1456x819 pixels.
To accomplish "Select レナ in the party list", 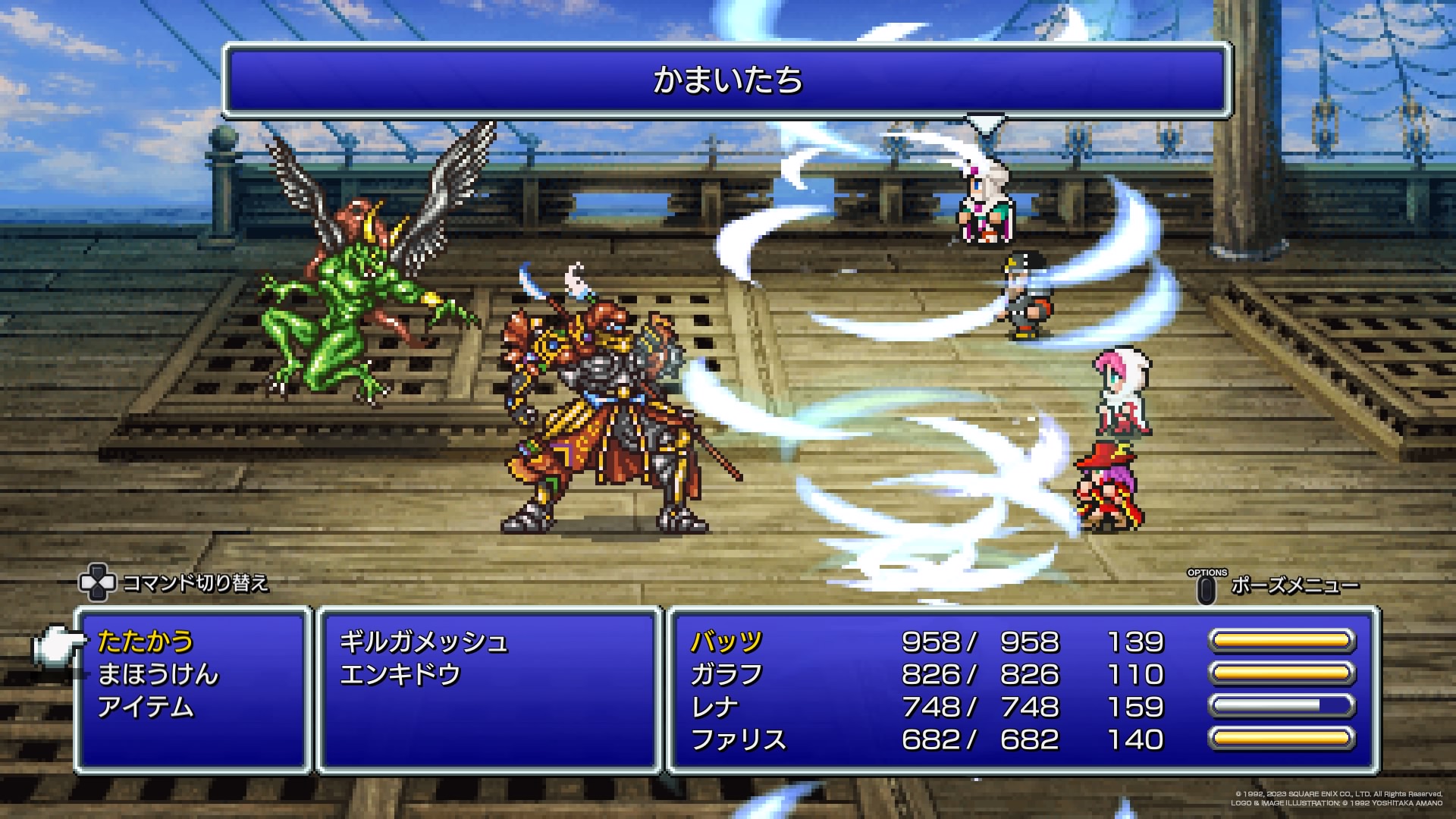I will pos(714,708).
